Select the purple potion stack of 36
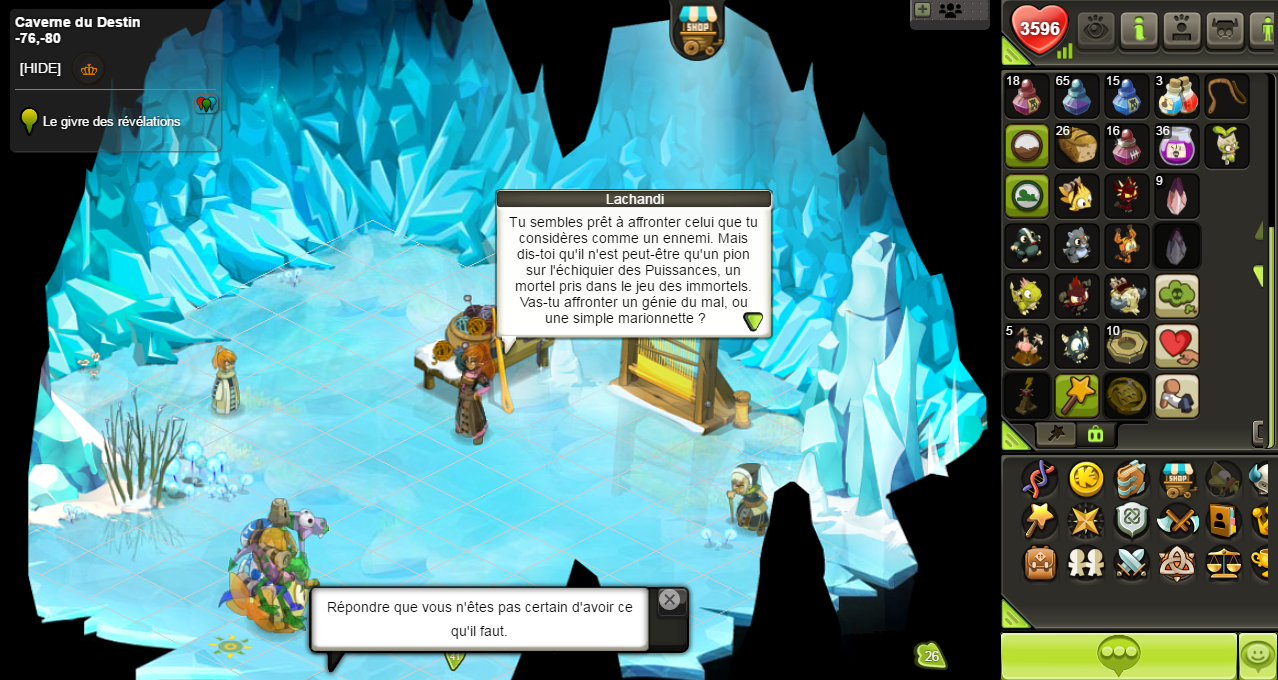 point(1176,146)
